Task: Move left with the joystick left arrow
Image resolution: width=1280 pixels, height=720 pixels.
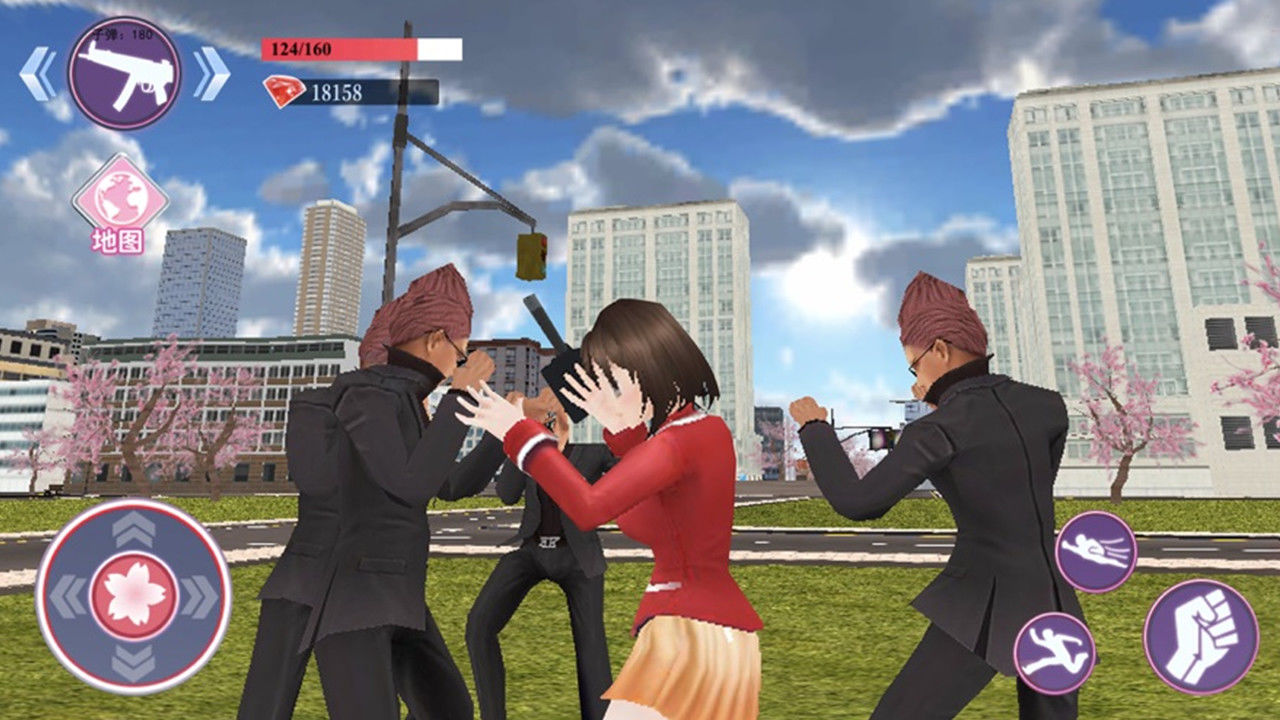Action: click(x=68, y=597)
